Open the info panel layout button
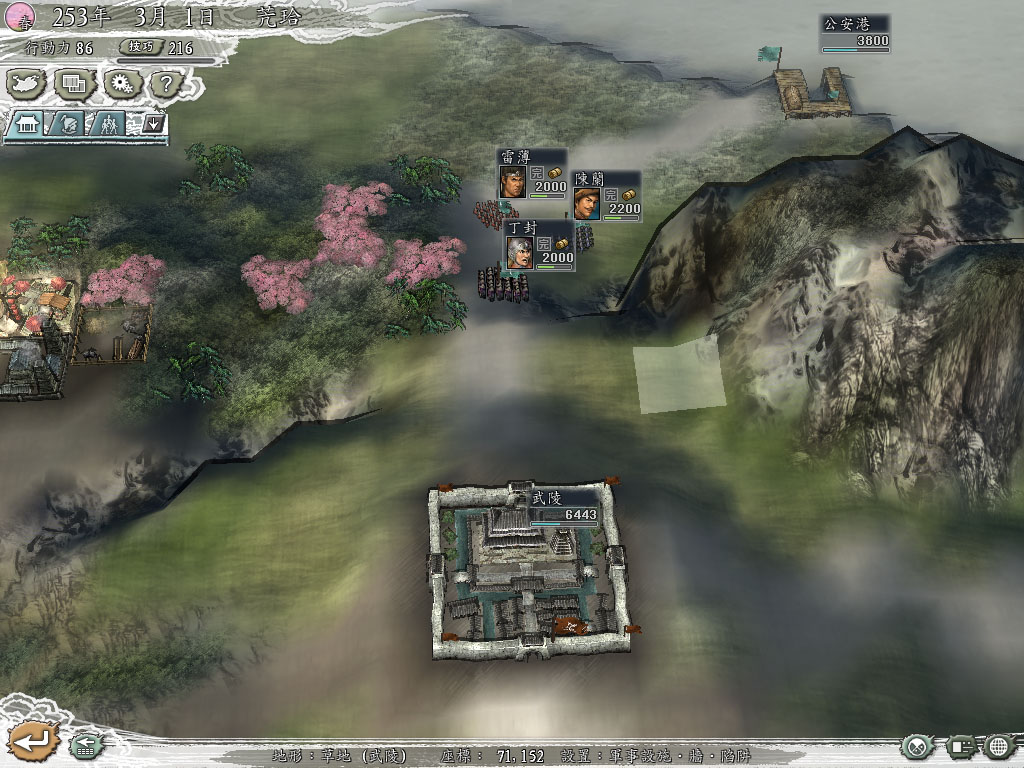Screen dimensions: 1024x768 [961, 746]
